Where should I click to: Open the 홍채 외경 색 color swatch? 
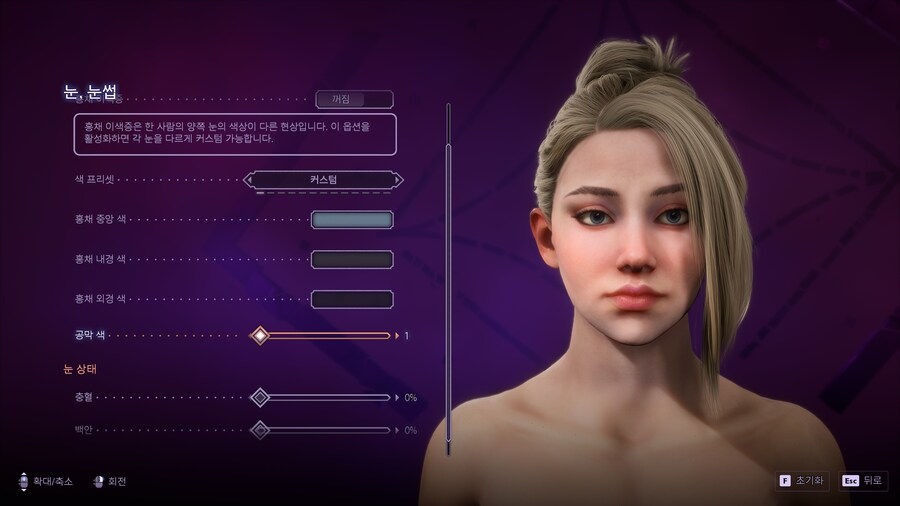click(352, 299)
